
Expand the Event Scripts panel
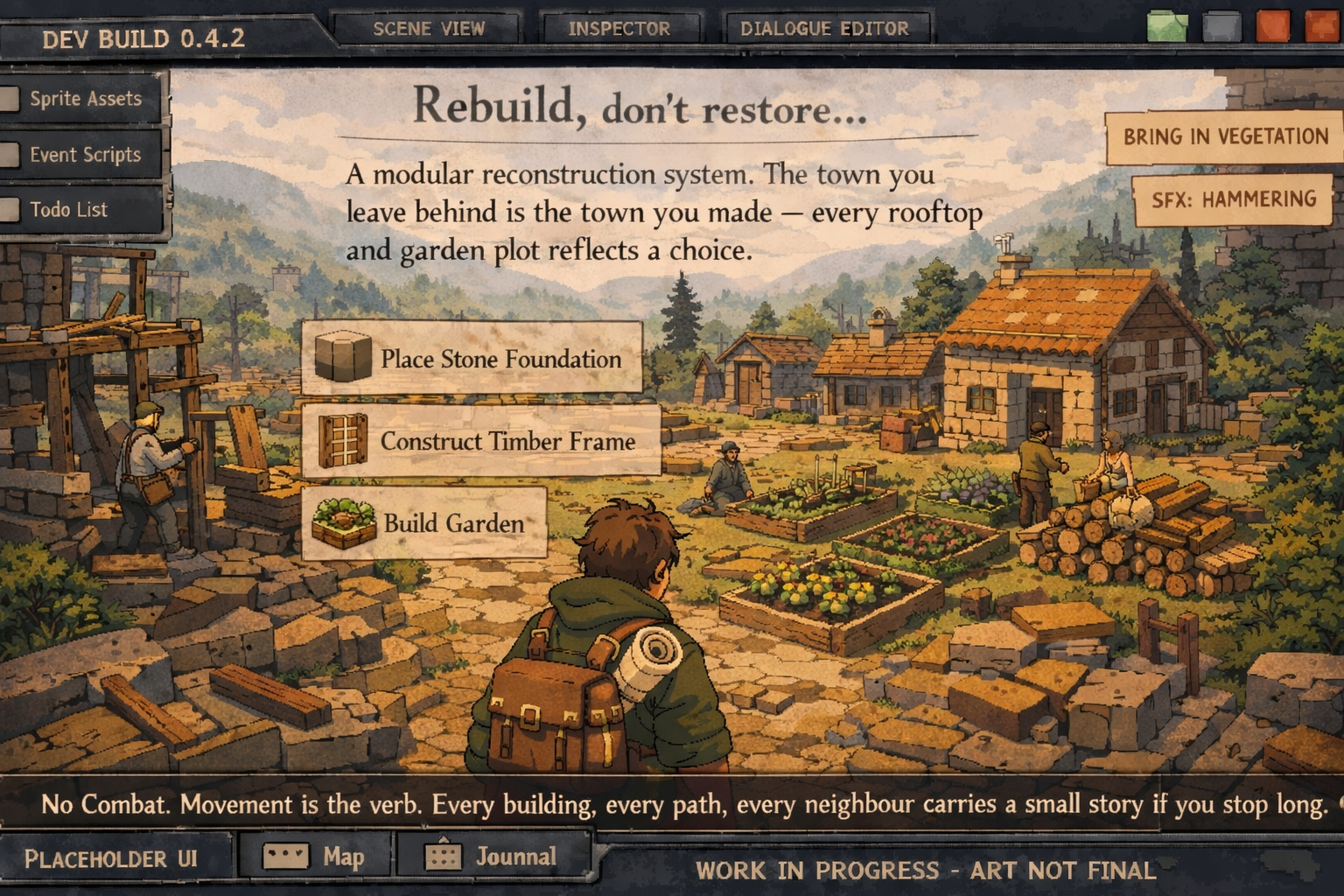click(x=85, y=154)
